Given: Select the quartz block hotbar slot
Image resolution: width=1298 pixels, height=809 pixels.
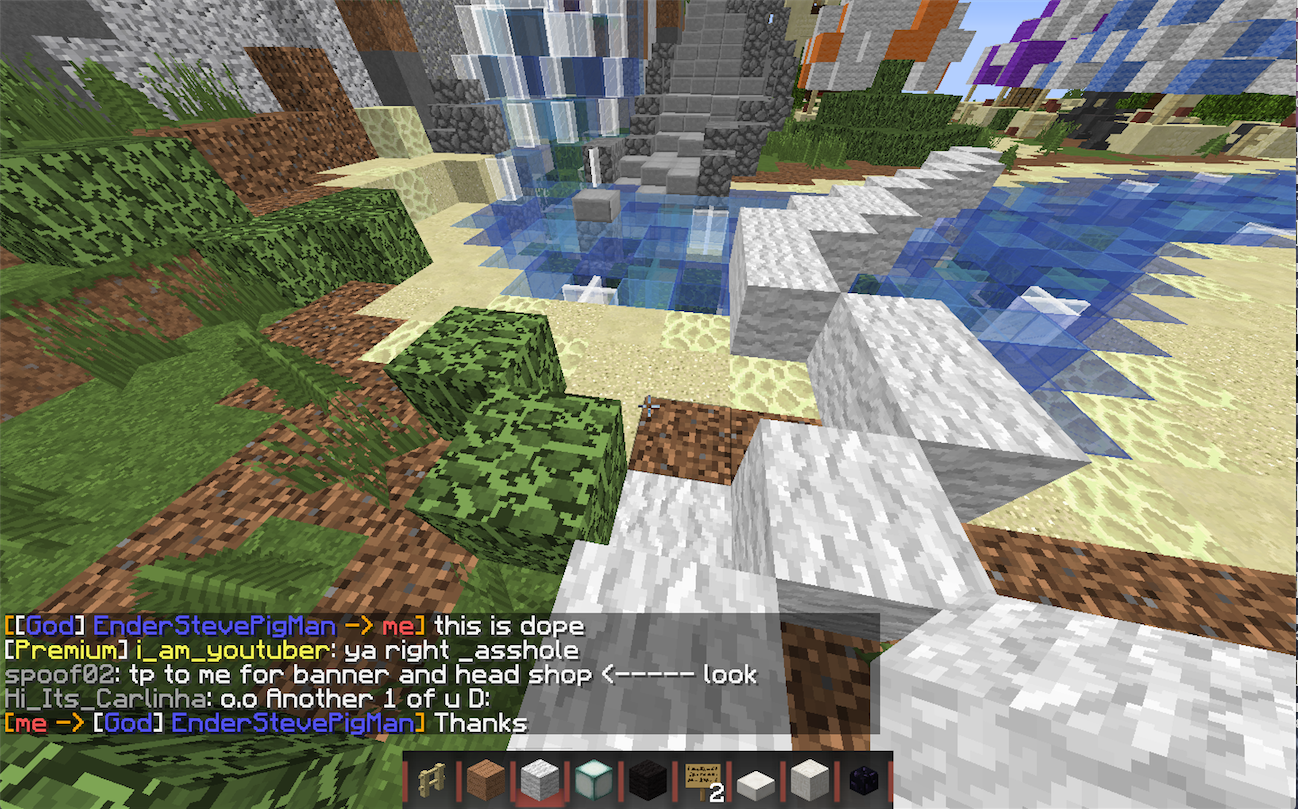Looking at the screenshot, I should click(x=808, y=779).
